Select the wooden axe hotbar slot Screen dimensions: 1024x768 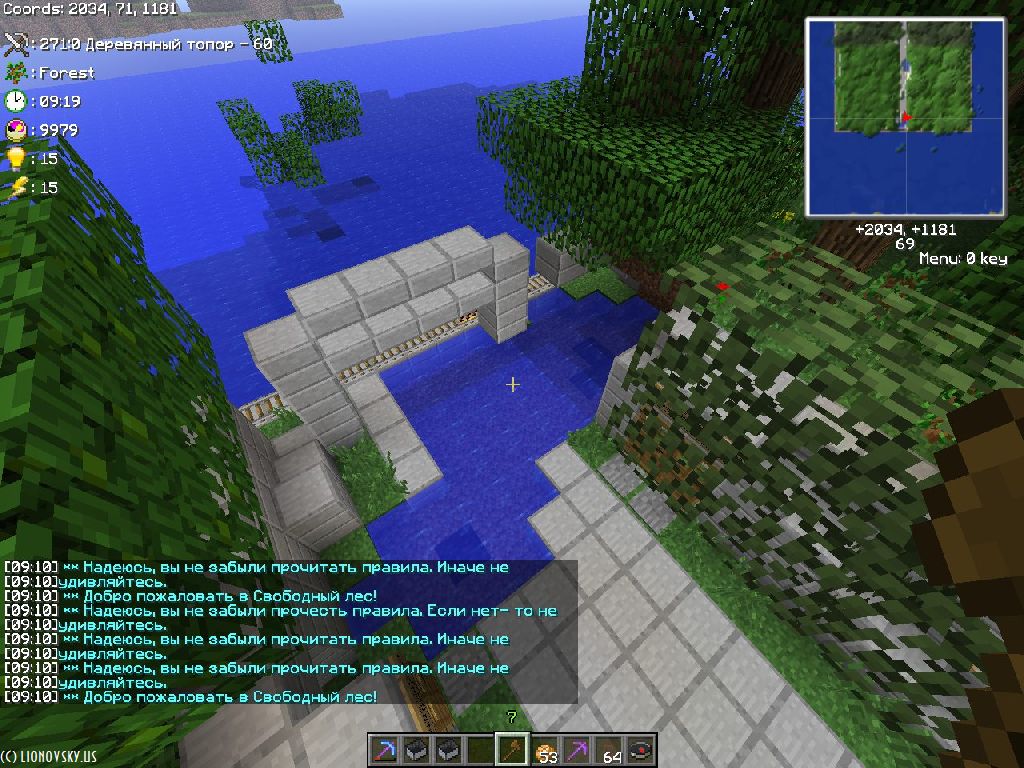click(x=512, y=749)
